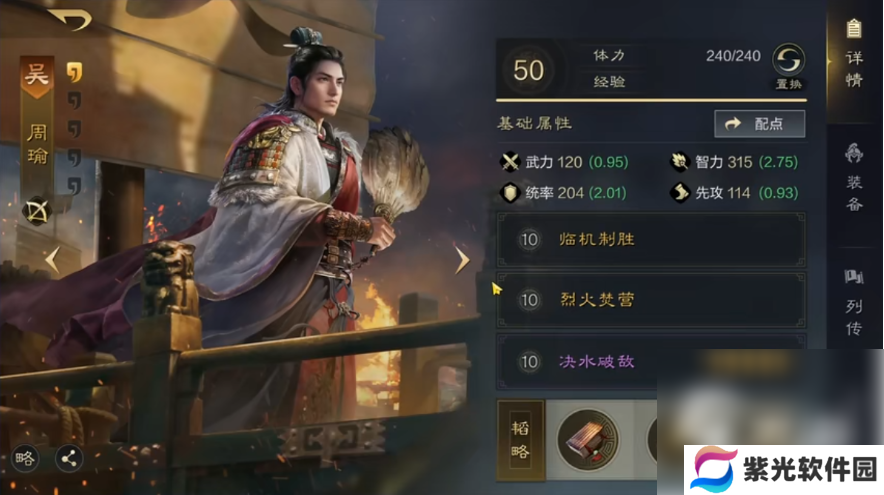Select the bamboo scroll 韬略 slot
The image size is (884, 495).
(x=588, y=438)
